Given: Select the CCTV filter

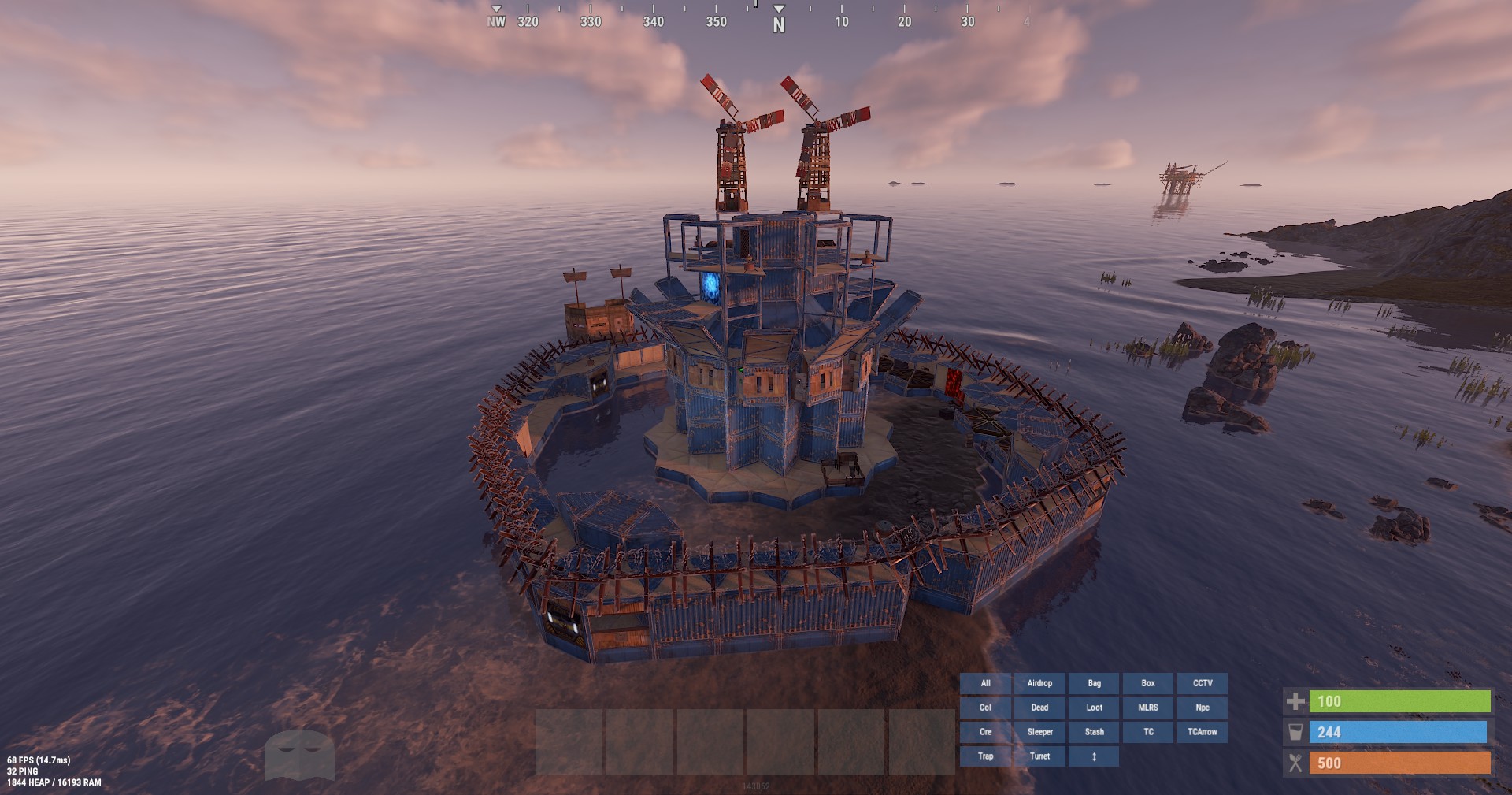Looking at the screenshot, I should point(1202,683).
